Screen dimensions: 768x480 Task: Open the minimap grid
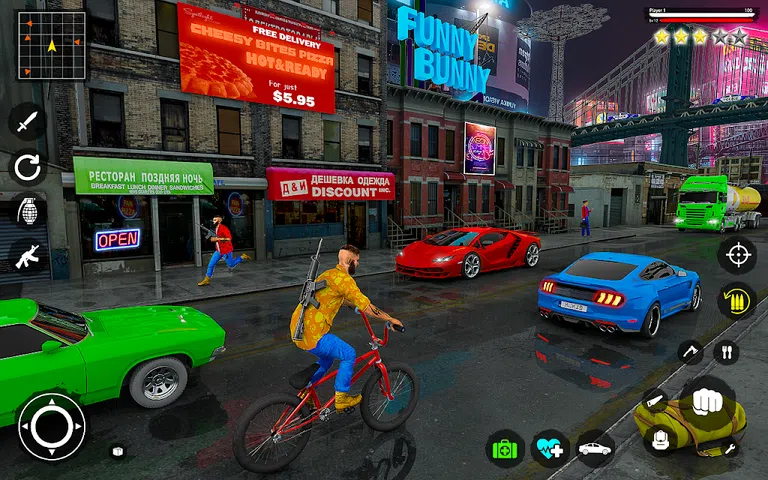click(x=51, y=46)
